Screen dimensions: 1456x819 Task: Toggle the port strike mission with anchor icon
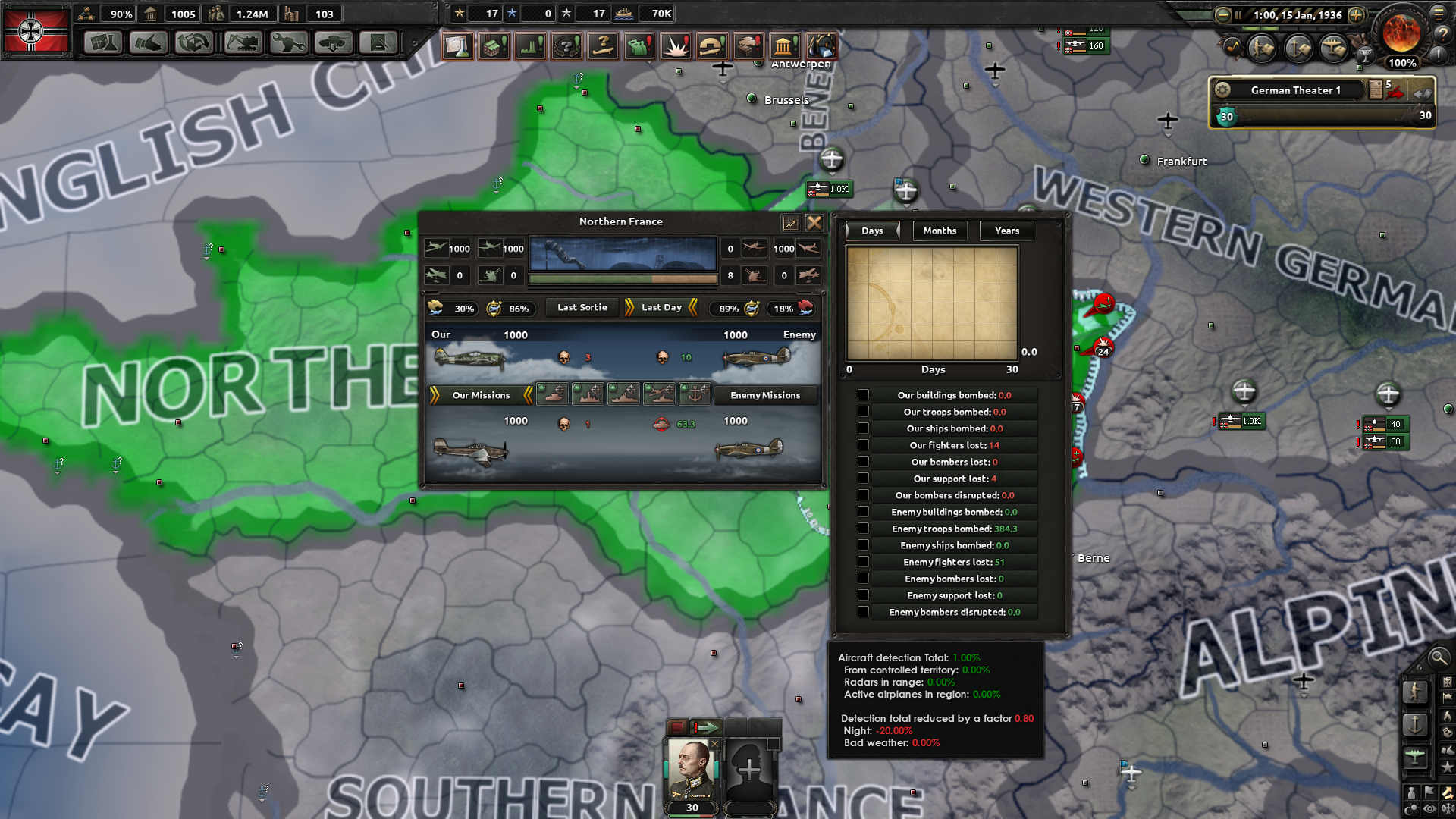click(695, 395)
